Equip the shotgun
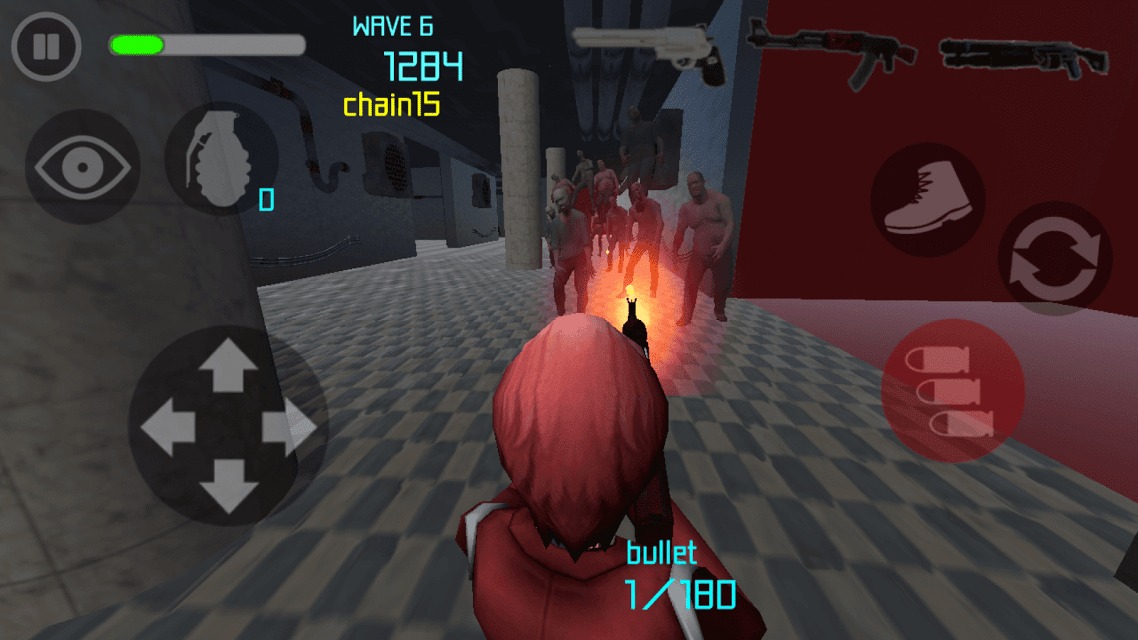The height and width of the screenshot is (640, 1138). (1022, 55)
